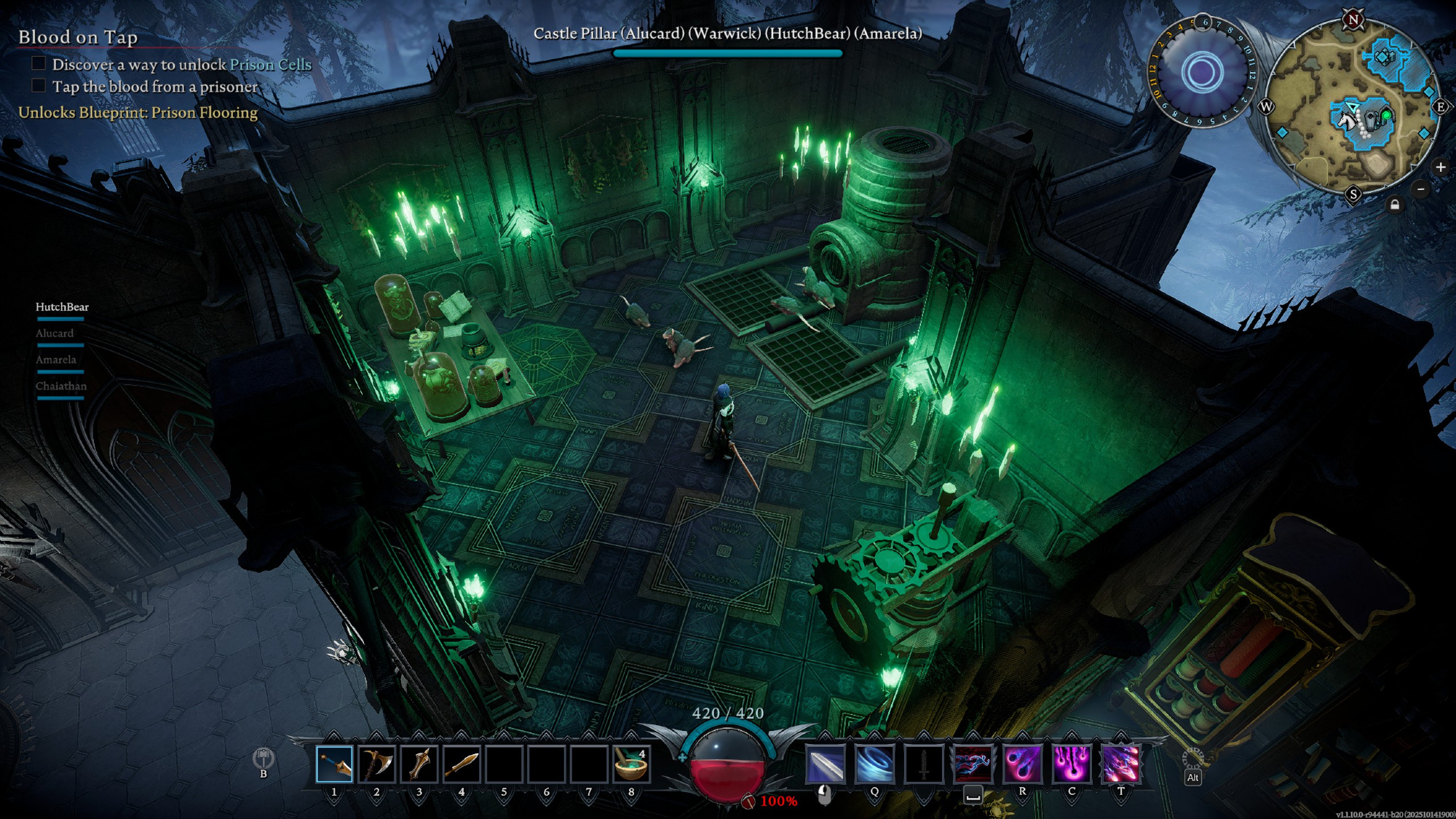Toggle the minimap rotation lock

point(1395,205)
